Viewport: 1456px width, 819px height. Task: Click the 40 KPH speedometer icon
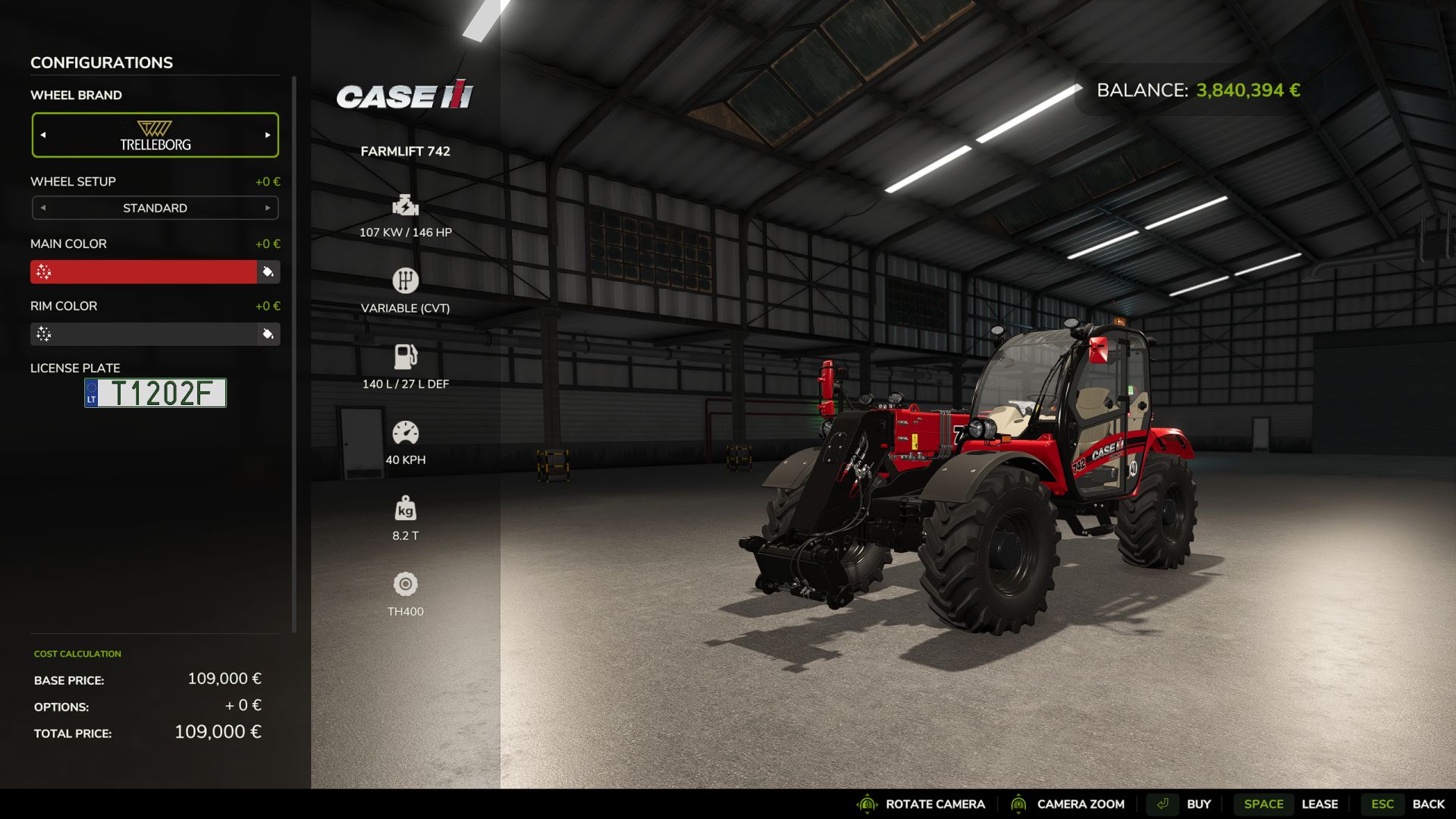(406, 431)
